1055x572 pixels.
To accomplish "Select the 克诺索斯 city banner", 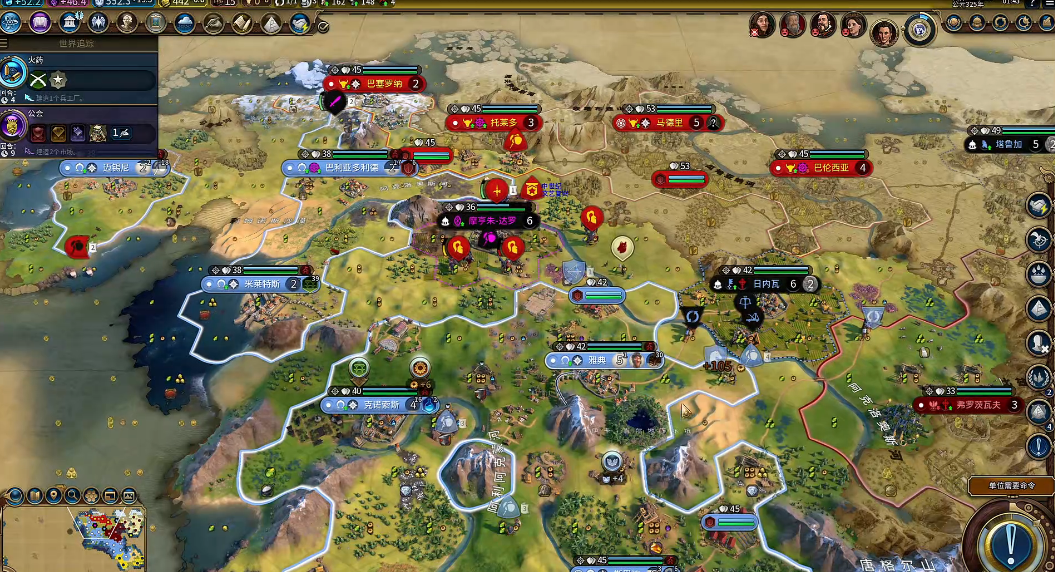I will (378, 405).
